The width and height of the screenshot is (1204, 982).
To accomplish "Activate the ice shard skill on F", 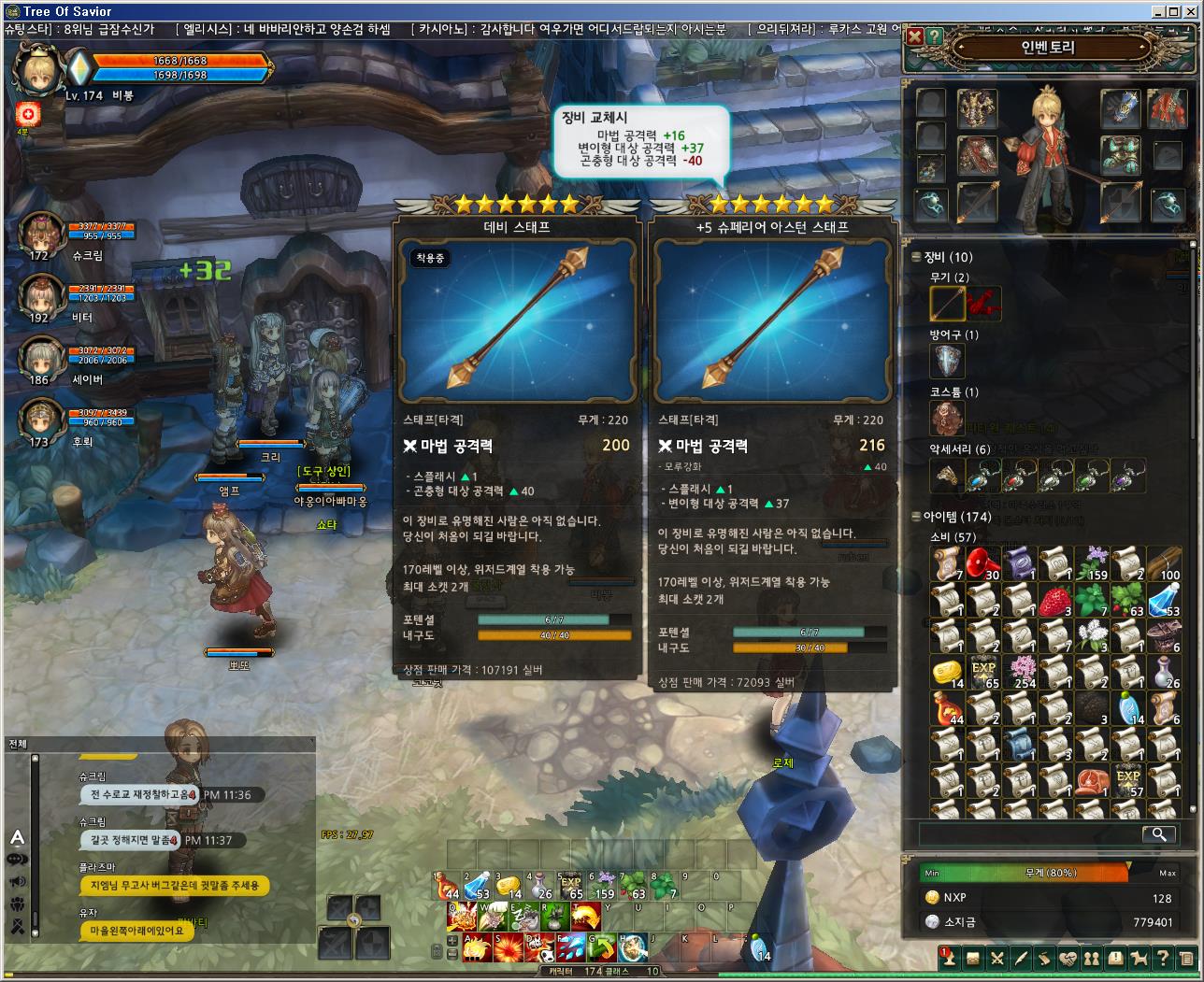I will [569, 948].
